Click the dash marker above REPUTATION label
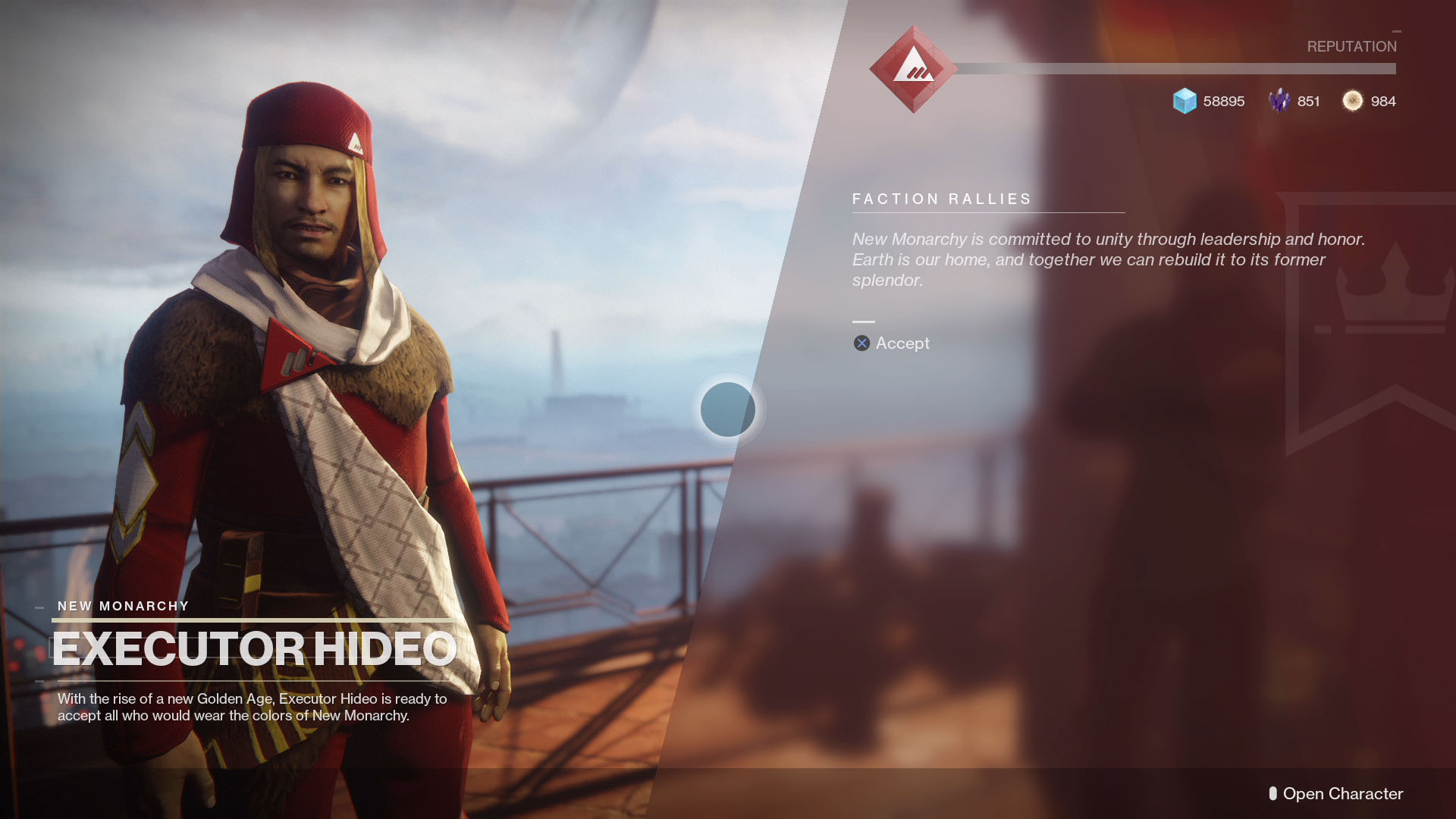 pyautogui.click(x=1395, y=32)
